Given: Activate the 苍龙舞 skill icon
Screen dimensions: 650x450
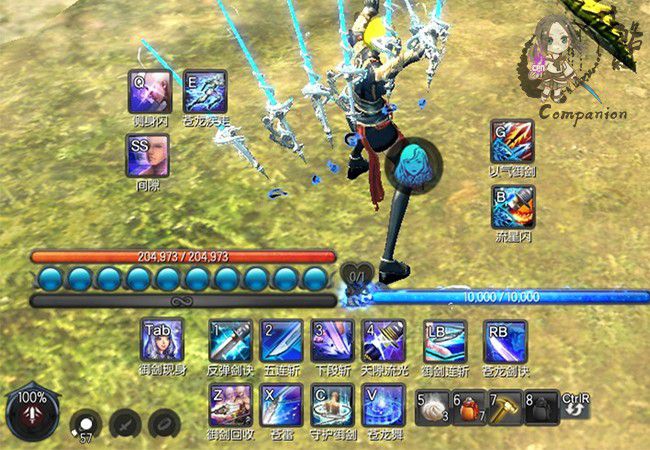Looking at the screenshot, I should [384, 405].
